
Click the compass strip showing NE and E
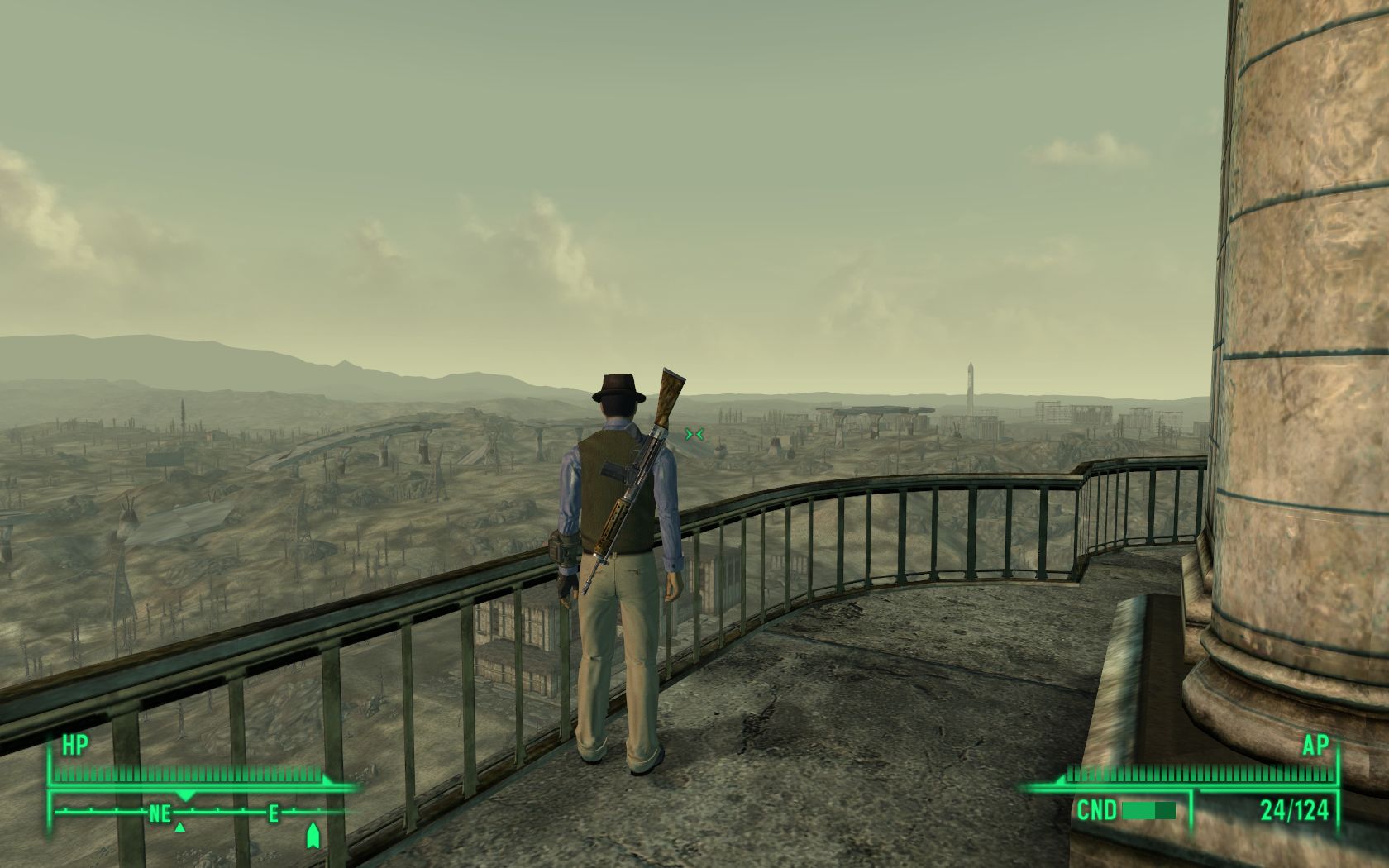[207, 813]
